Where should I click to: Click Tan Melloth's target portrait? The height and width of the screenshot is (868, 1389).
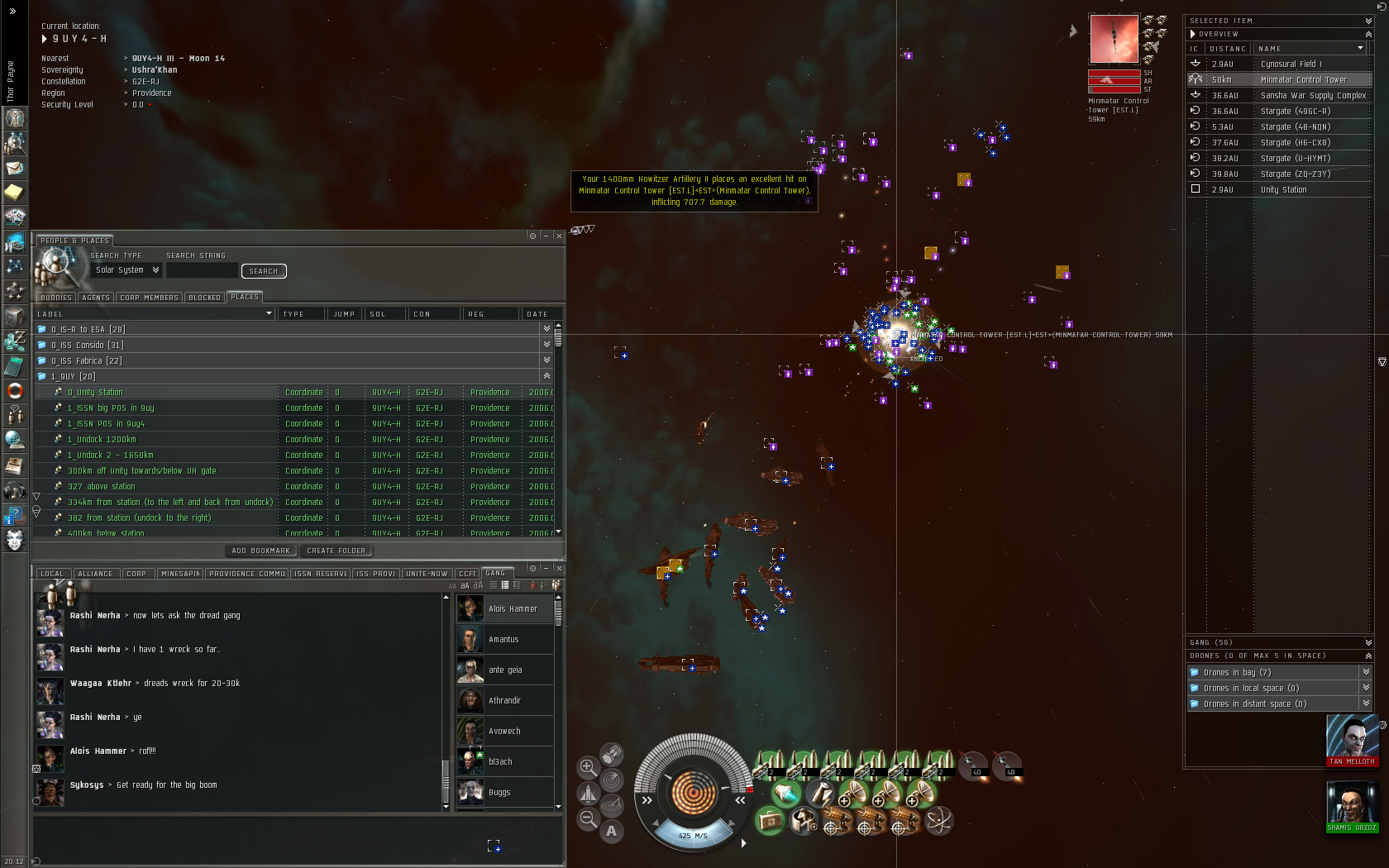1352,738
